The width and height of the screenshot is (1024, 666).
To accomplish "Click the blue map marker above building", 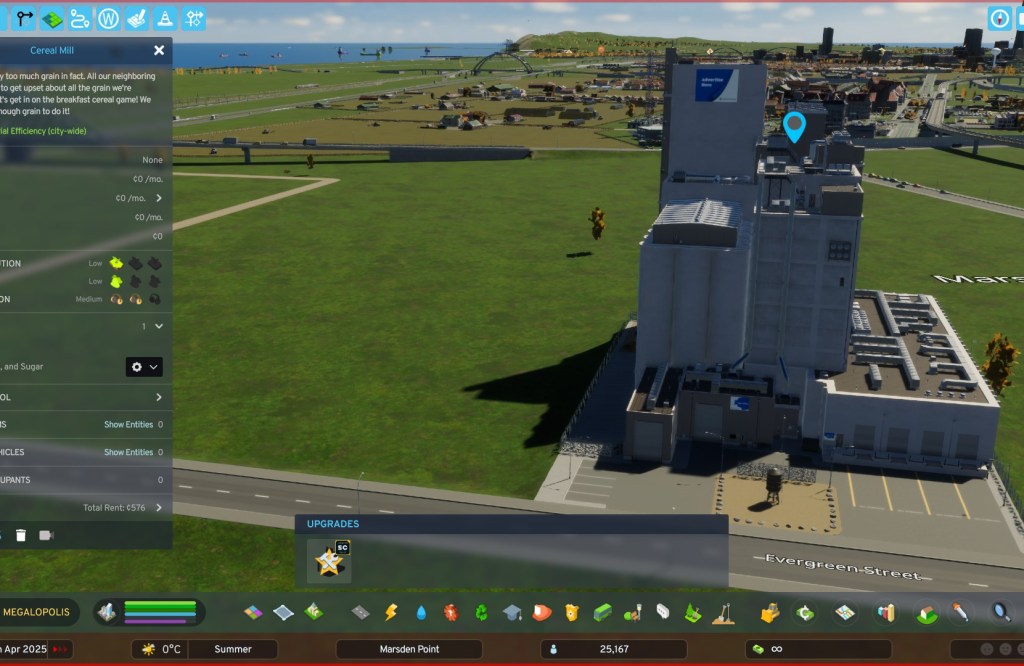I will coord(795,127).
